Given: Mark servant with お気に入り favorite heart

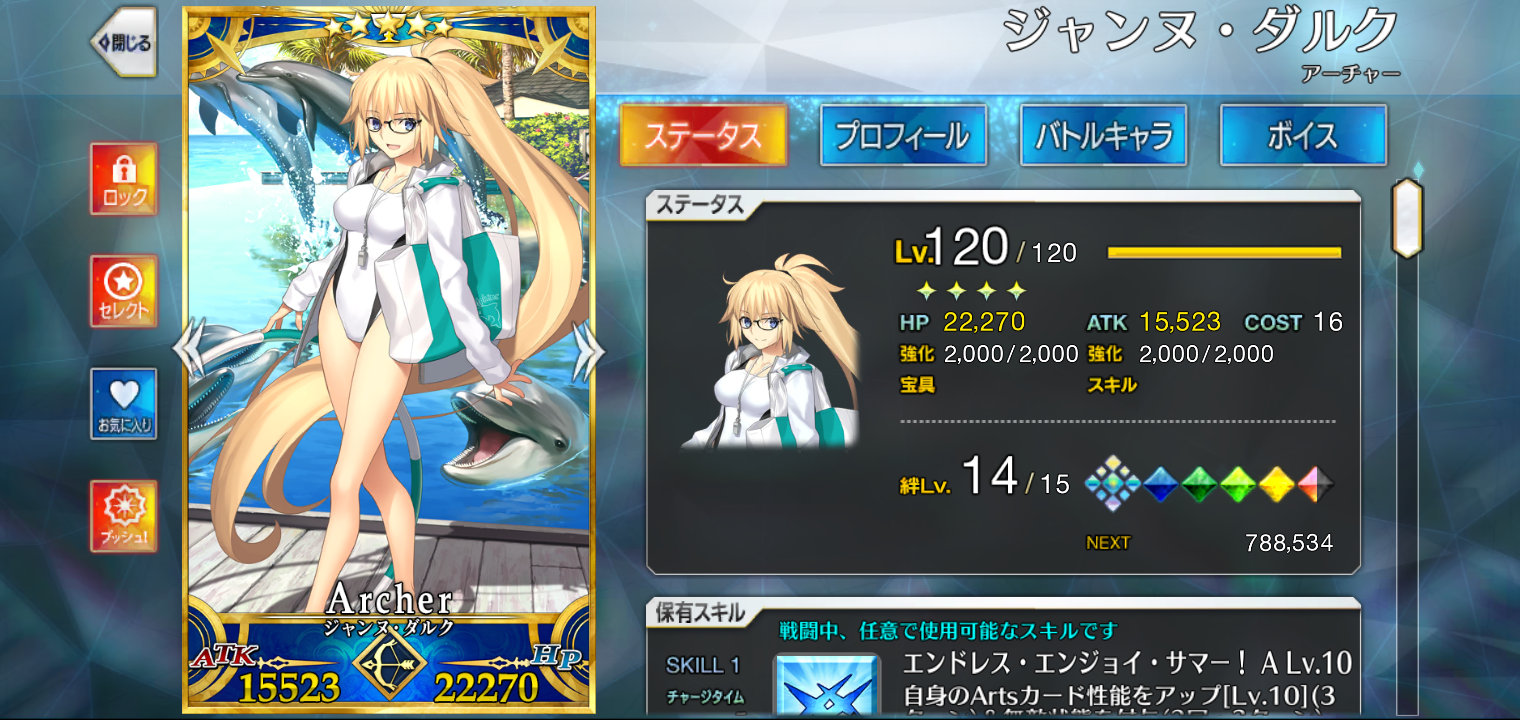Looking at the screenshot, I should coord(124,403).
